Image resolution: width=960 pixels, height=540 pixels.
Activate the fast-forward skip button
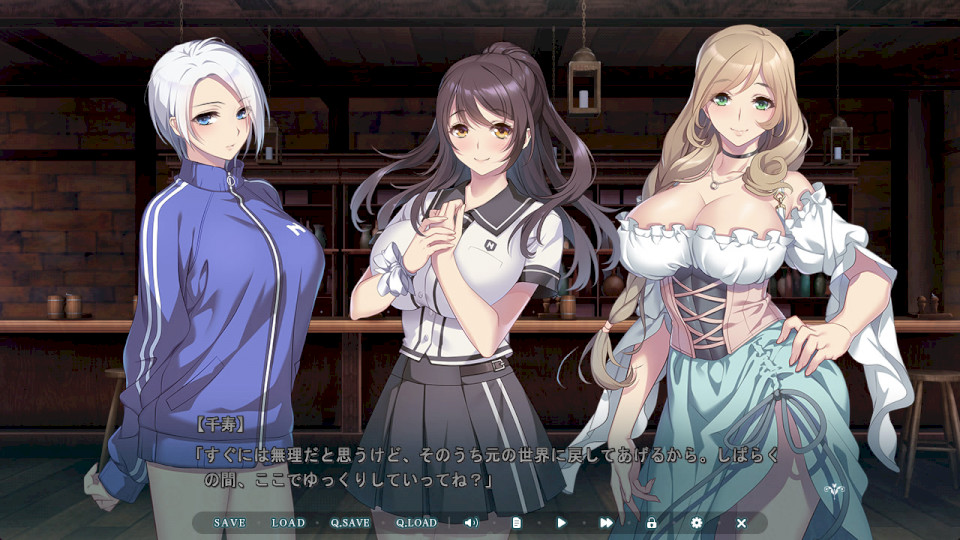point(606,523)
